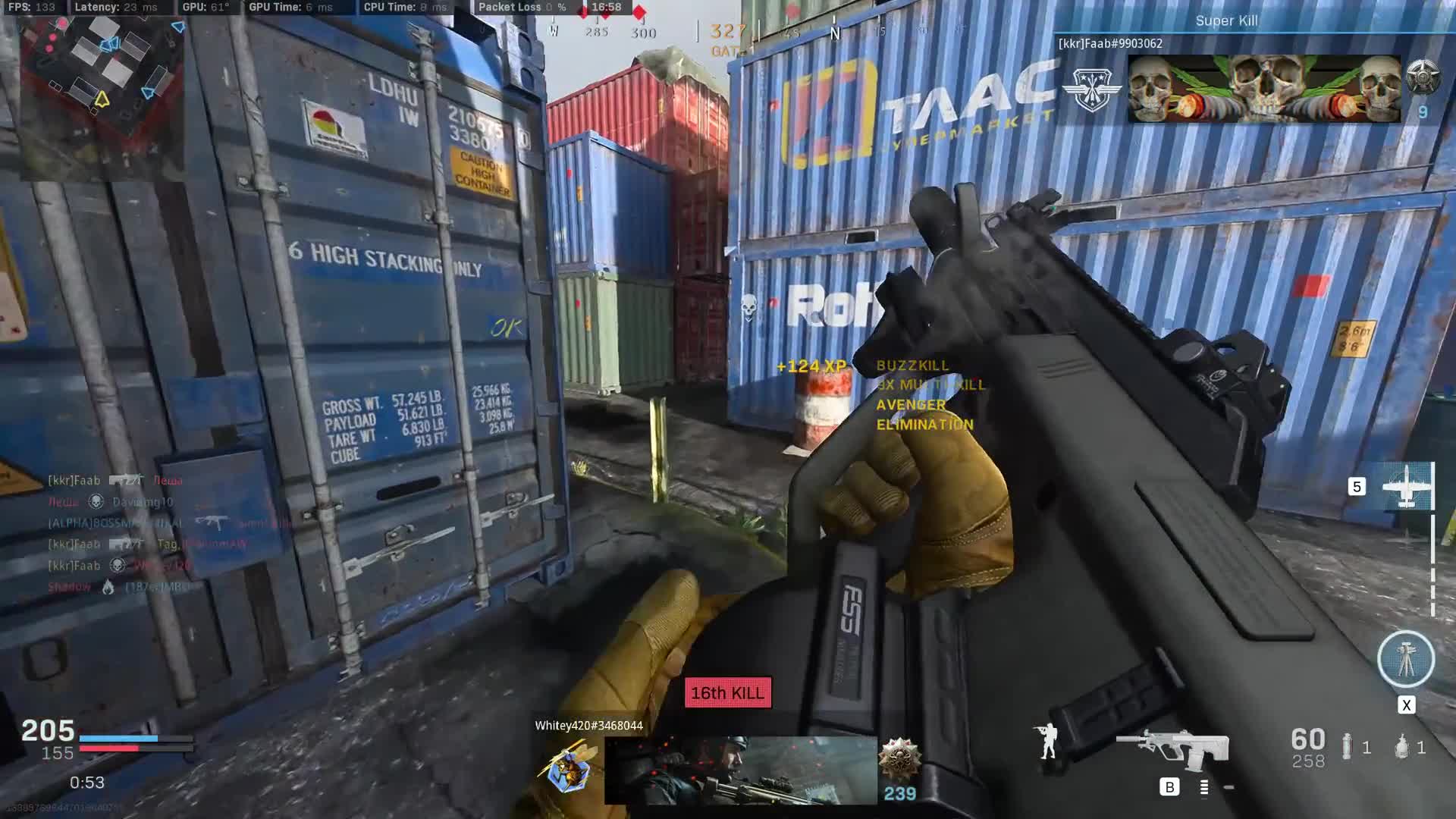Activate the circular field upgrade icon
The image size is (1456, 819).
point(1406,659)
